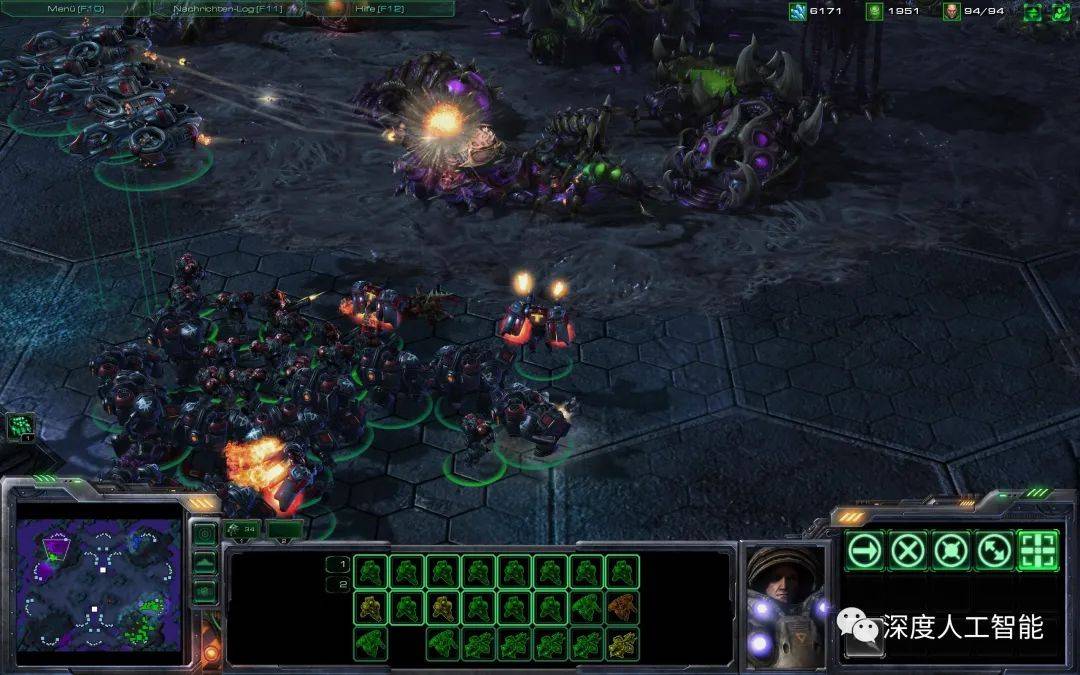Screen dimensions: 1080x675
Task: Select the idle worker icon
Action: (x=20, y=427)
